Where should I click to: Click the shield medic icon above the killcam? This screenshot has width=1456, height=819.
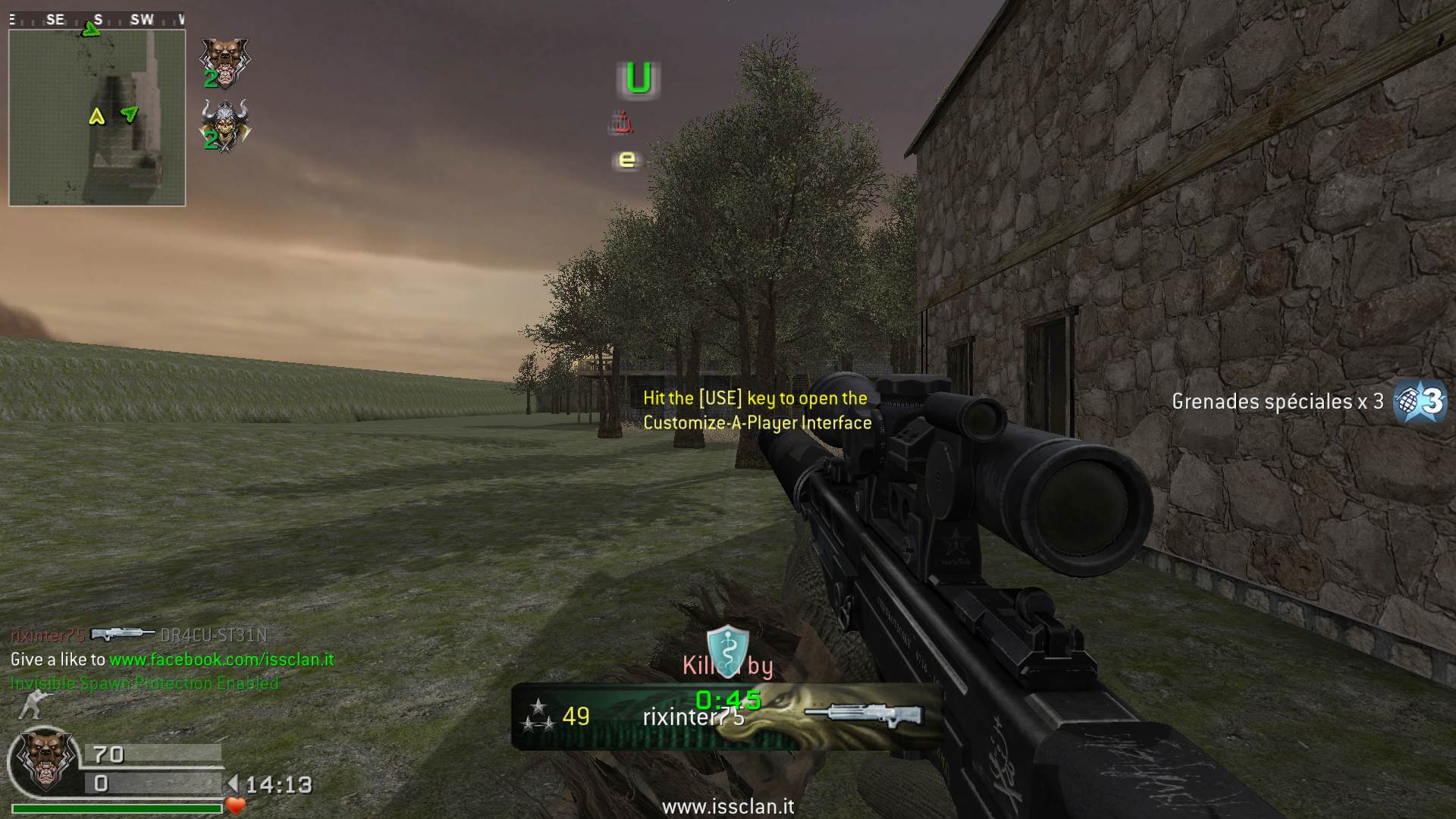[x=727, y=648]
